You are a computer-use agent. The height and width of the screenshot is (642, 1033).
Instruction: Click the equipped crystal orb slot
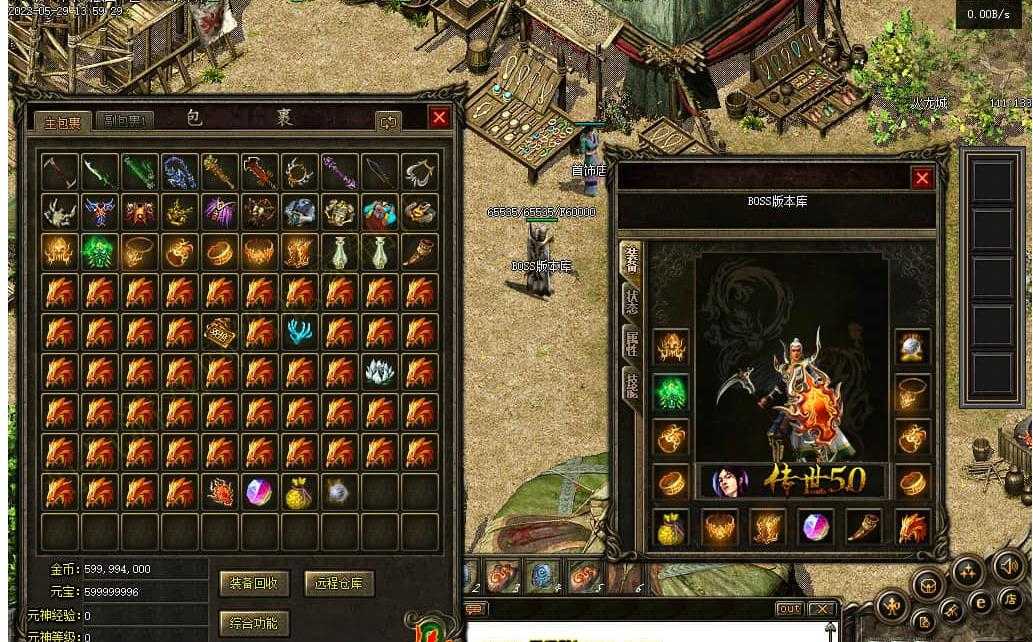point(912,347)
